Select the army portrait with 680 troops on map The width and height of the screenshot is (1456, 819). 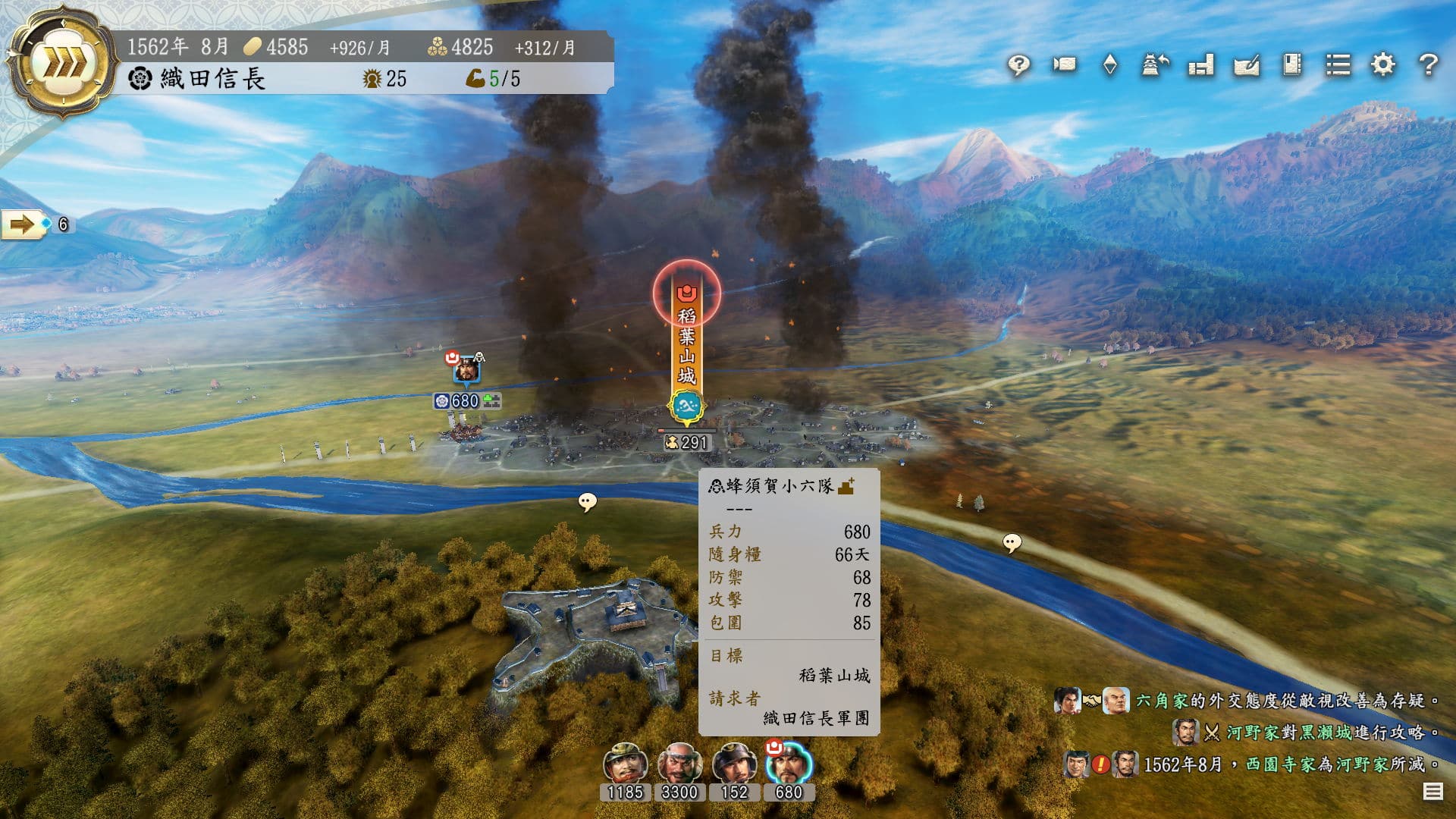(467, 371)
